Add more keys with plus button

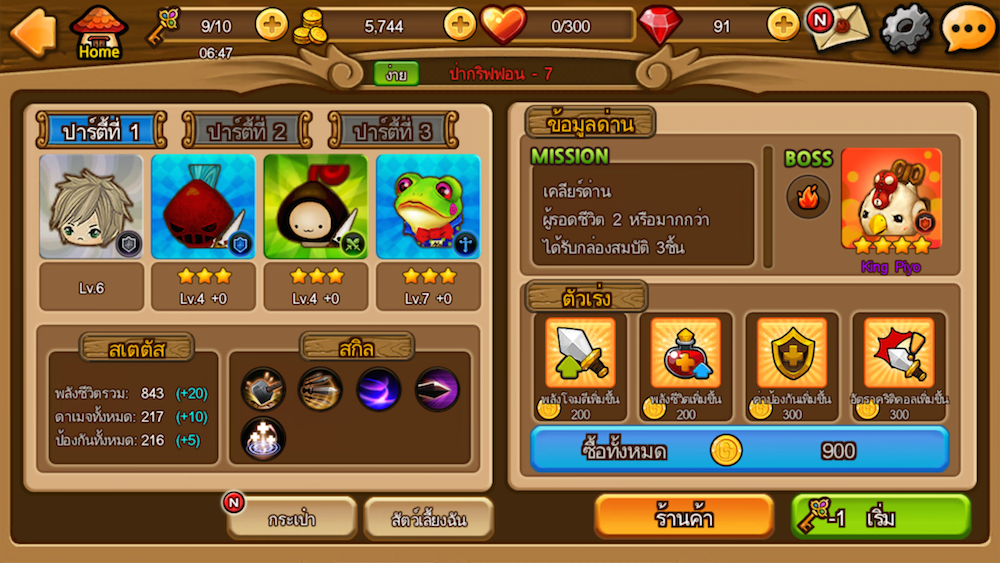coord(272,24)
